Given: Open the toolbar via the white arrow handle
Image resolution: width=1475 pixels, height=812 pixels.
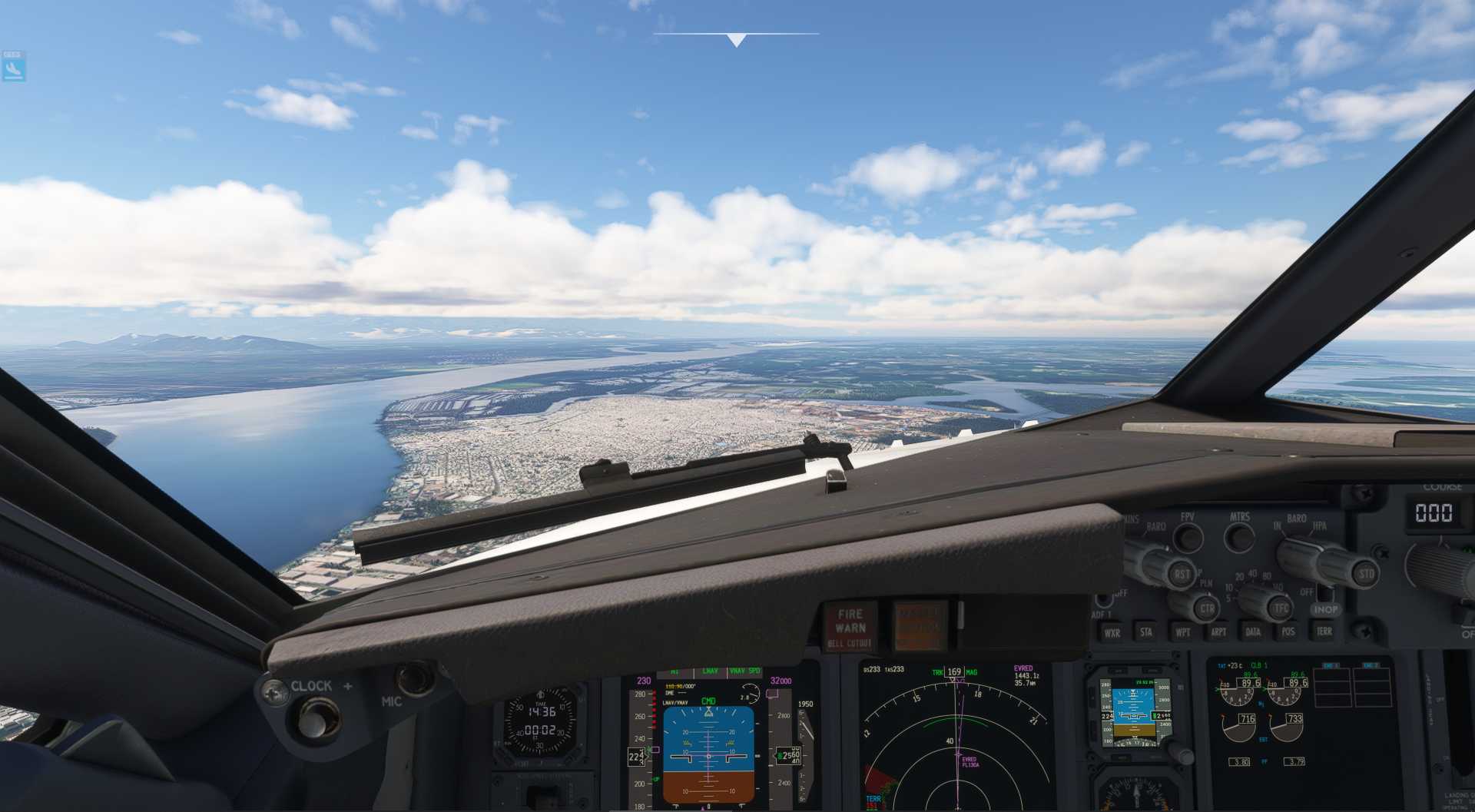Looking at the screenshot, I should [736, 40].
